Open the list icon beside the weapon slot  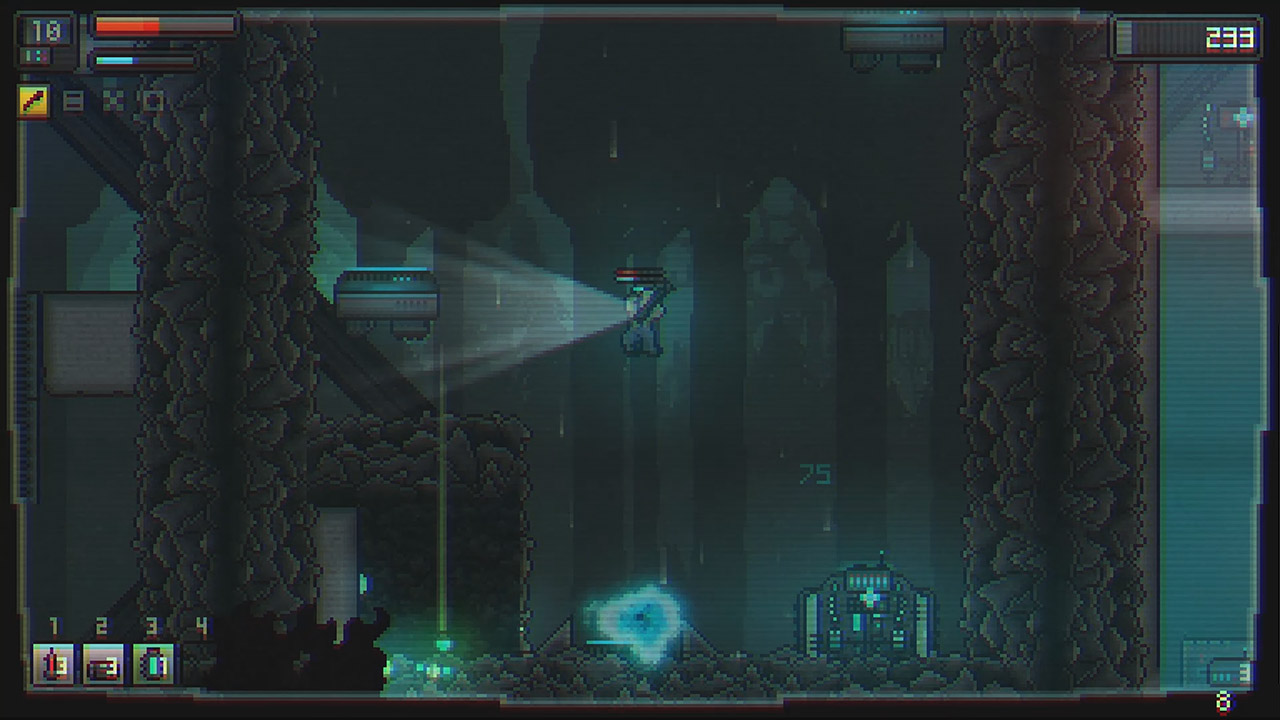point(73,100)
